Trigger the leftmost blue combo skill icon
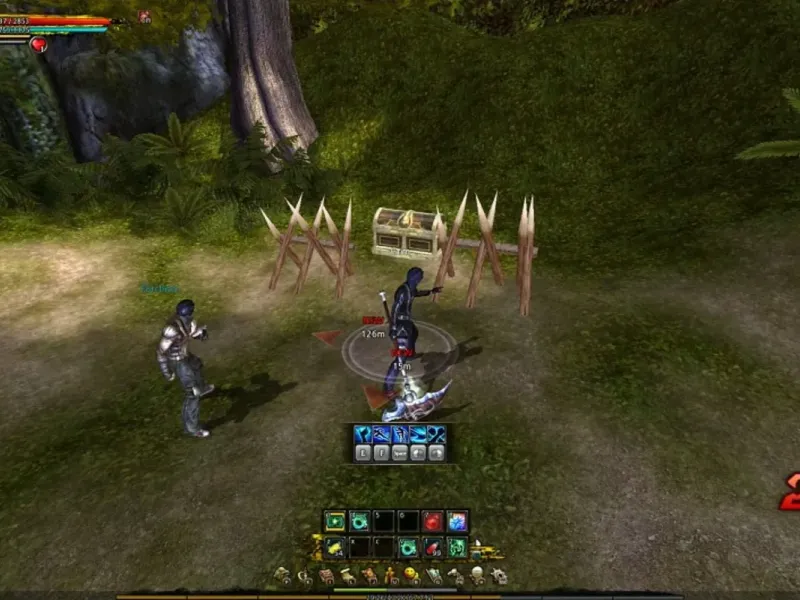The width and height of the screenshot is (800, 600). coord(363,434)
